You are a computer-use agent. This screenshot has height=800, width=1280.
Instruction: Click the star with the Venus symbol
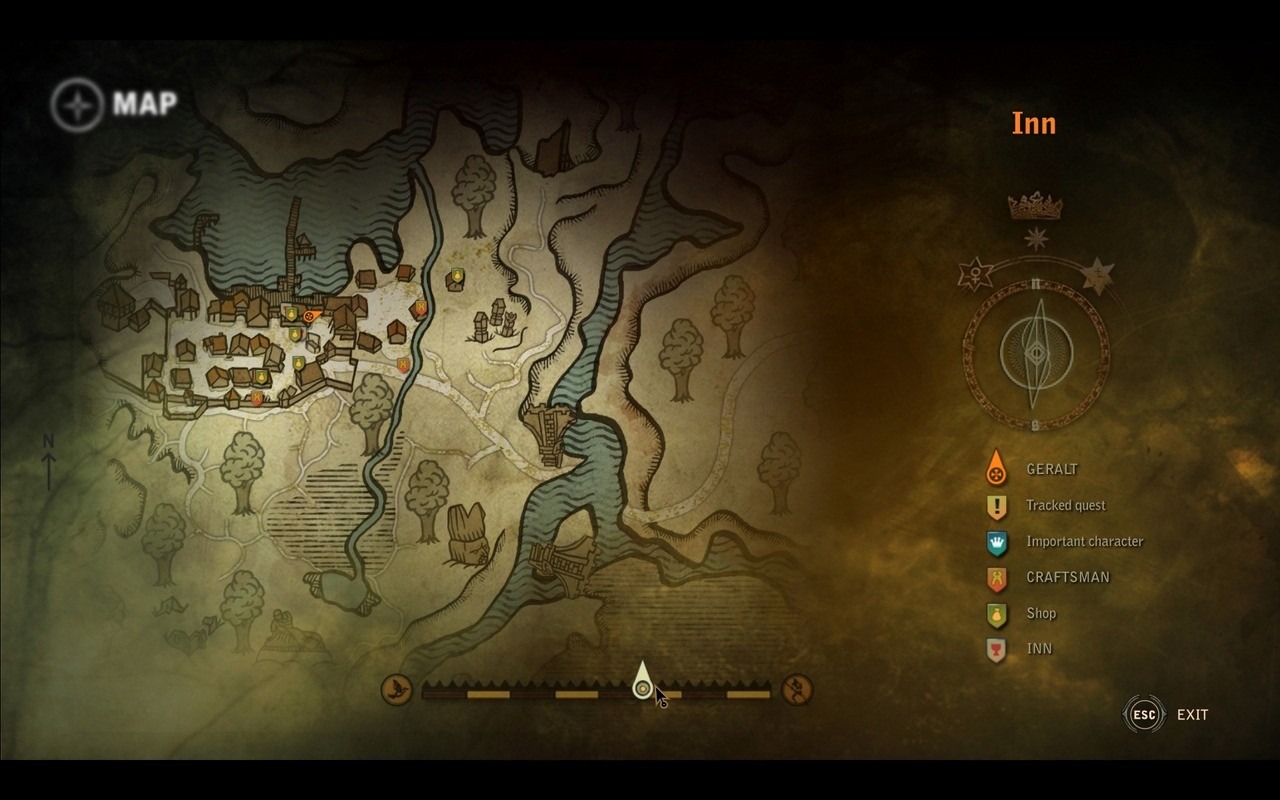pyautogui.click(x=972, y=273)
